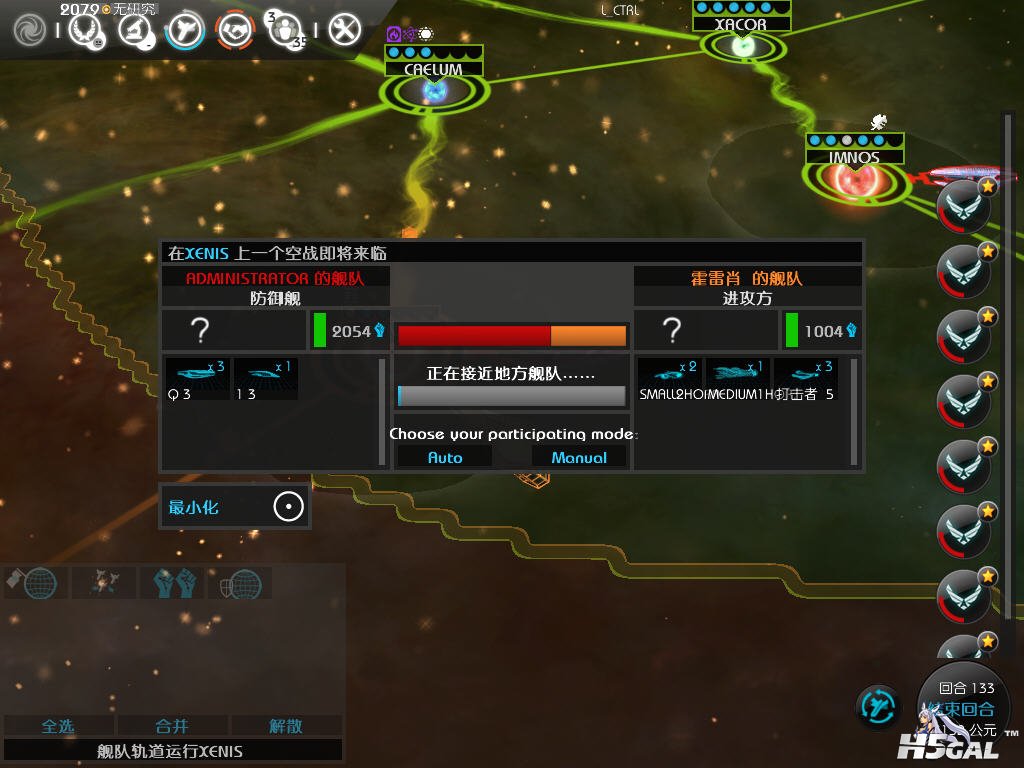Open the diplomacy handshake screen
The image size is (1024, 768).
(235, 29)
